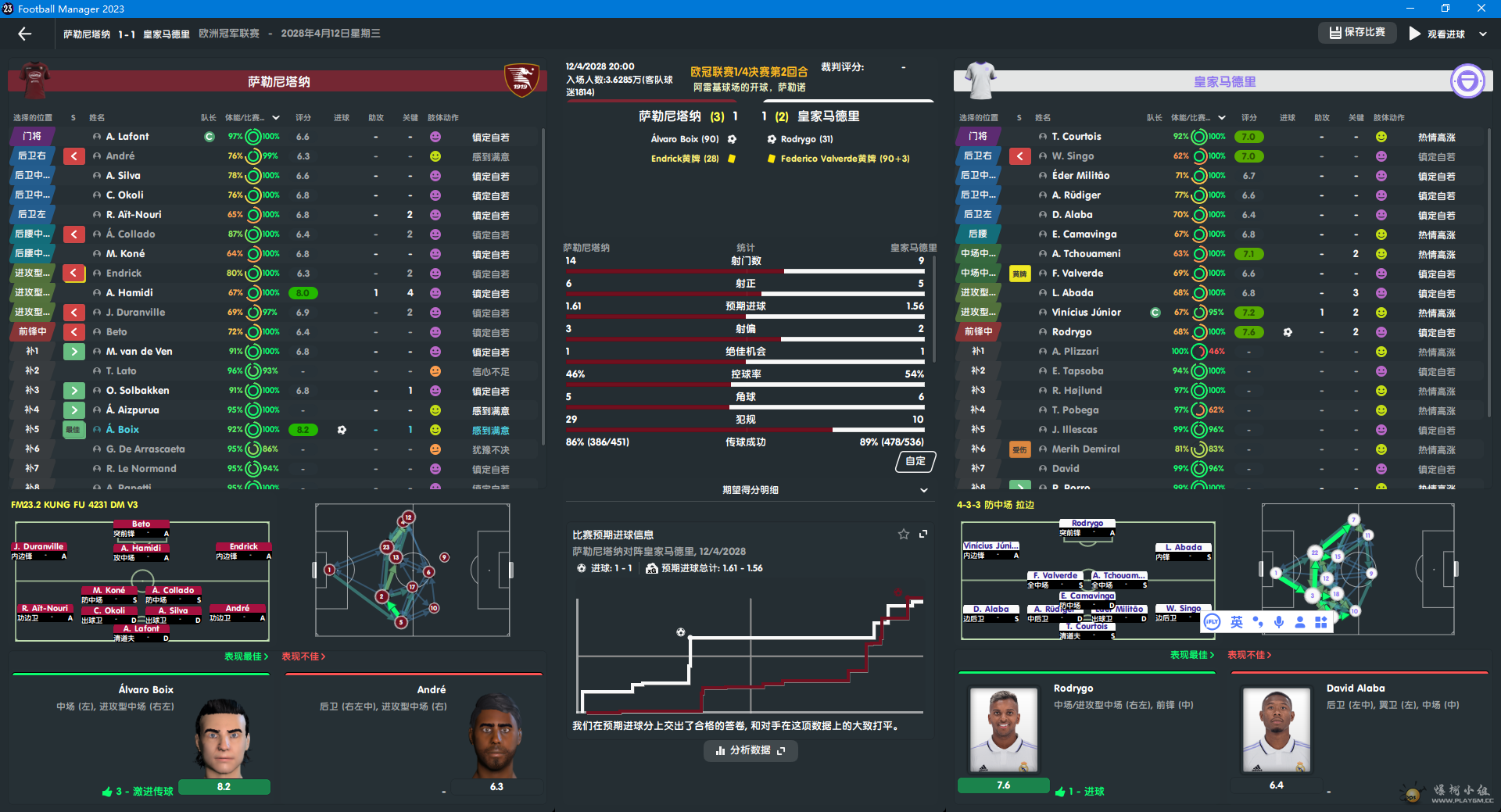Image resolution: width=1501 pixels, height=812 pixels.
Task: Go back using the arrow button
Action: click(x=25, y=34)
